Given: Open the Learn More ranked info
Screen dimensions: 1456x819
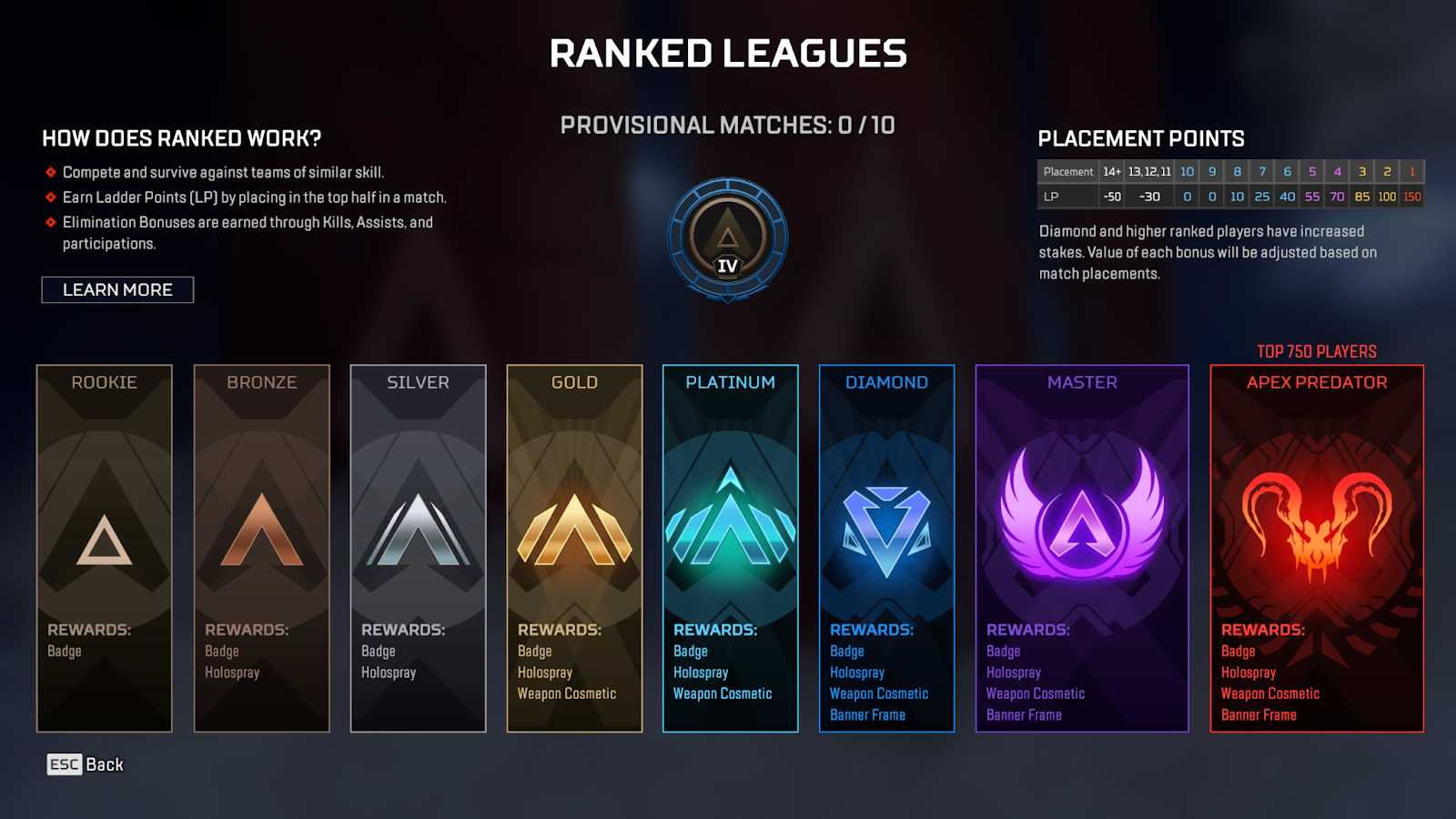Looking at the screenshot, I should tap(117, 289).
